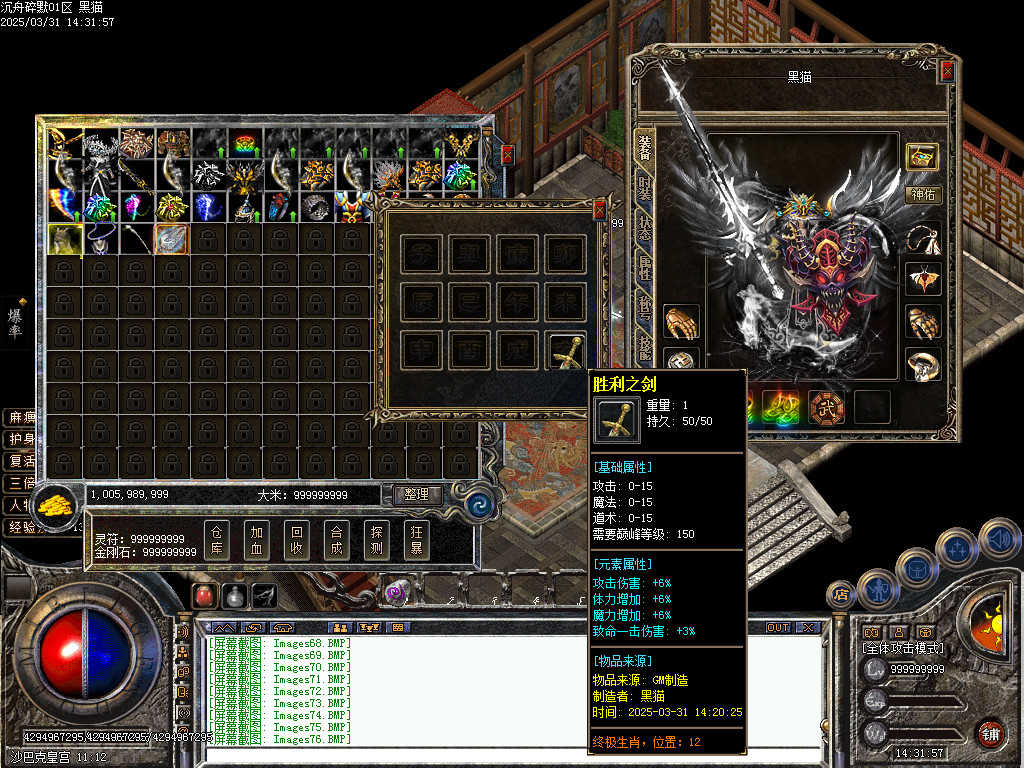This screenshot has width=1024, height=768.
Task: Close the character equipment window
Action: tap(947, 71)
